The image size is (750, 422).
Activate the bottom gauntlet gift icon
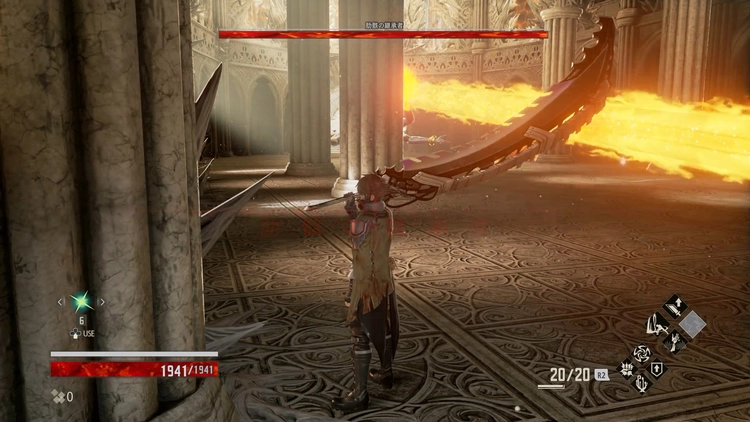coord(641,384)
